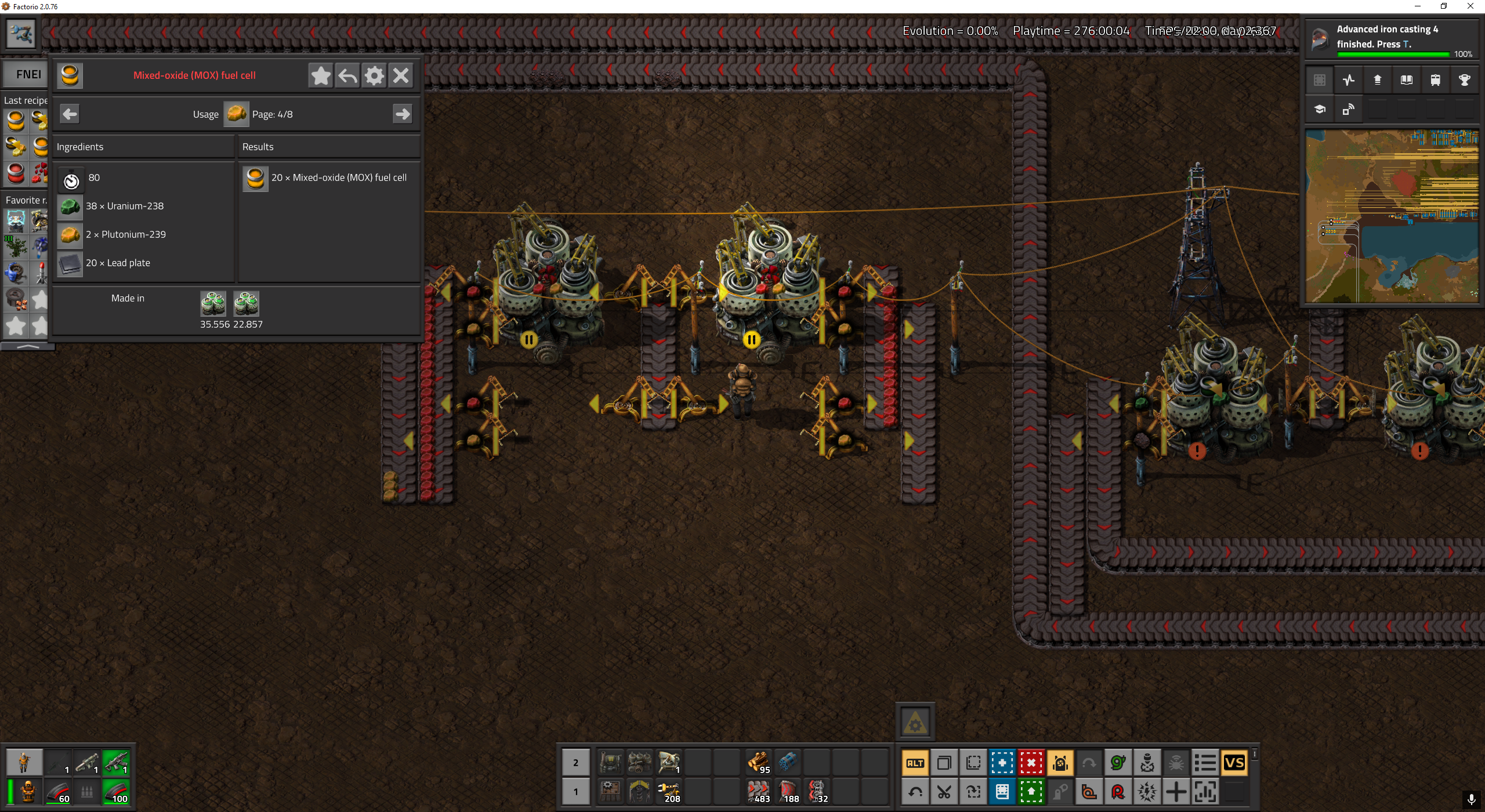Select the Plutonium-239 ingredient in the list
This screenshot has height=812, width=1485.
tap(70, 235)
